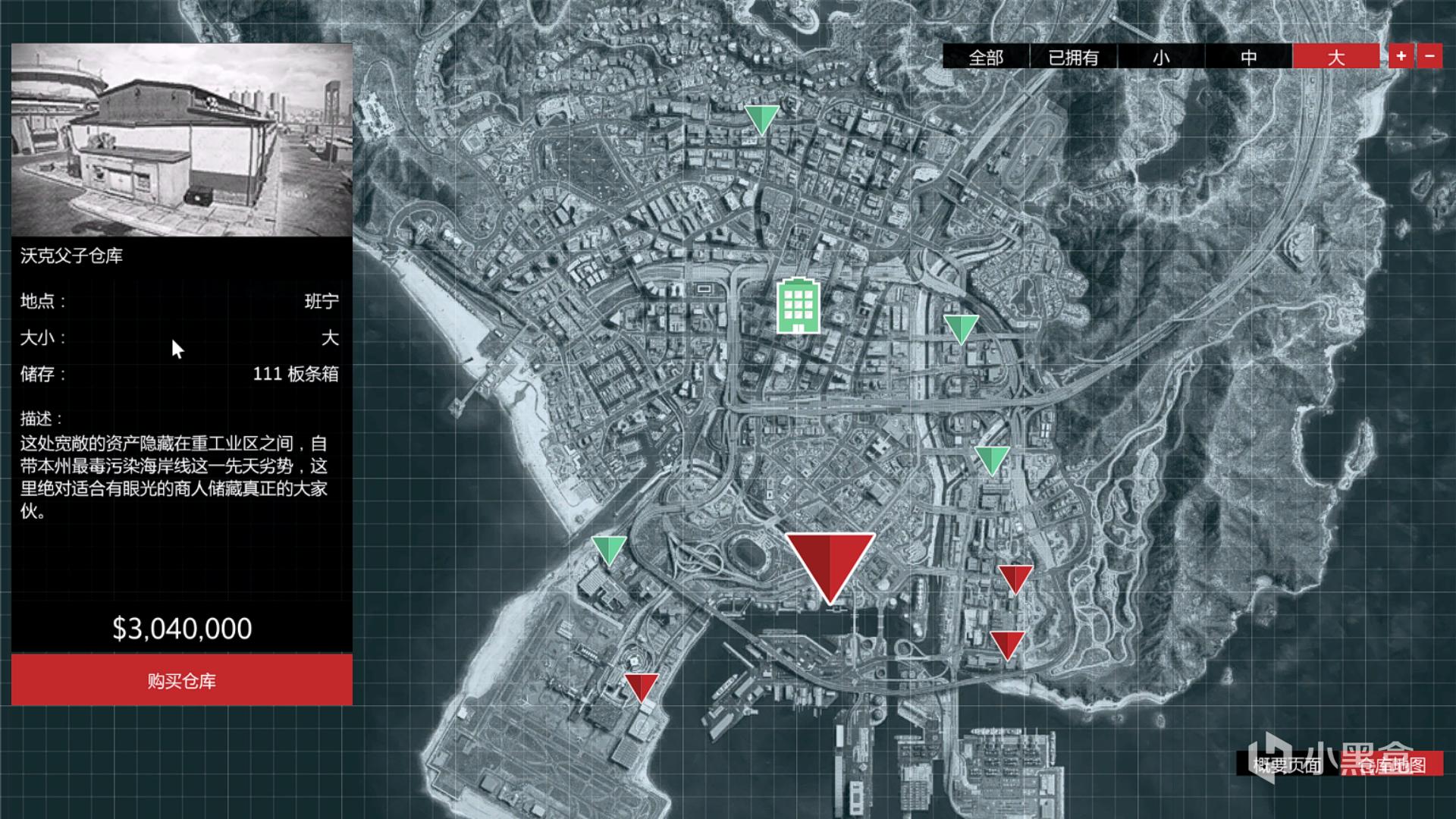Open the 概要页面 overview page

tap(1287, 764)
